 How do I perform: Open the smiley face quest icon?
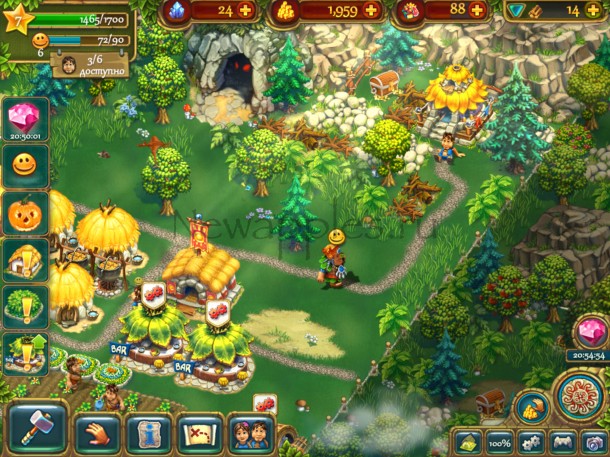(23, 165)
